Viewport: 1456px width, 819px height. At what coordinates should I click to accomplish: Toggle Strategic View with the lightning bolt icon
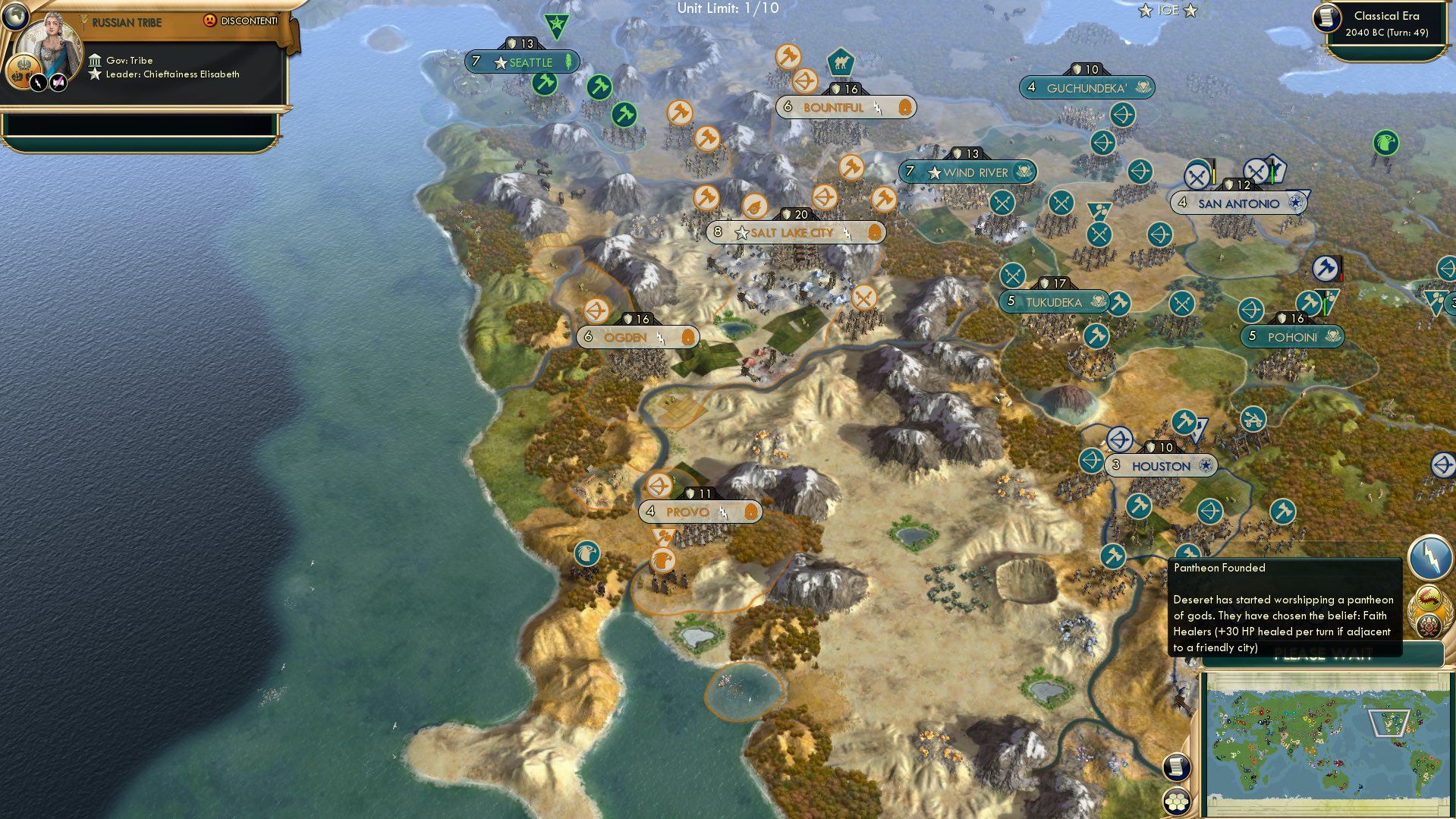point(1429,560)
